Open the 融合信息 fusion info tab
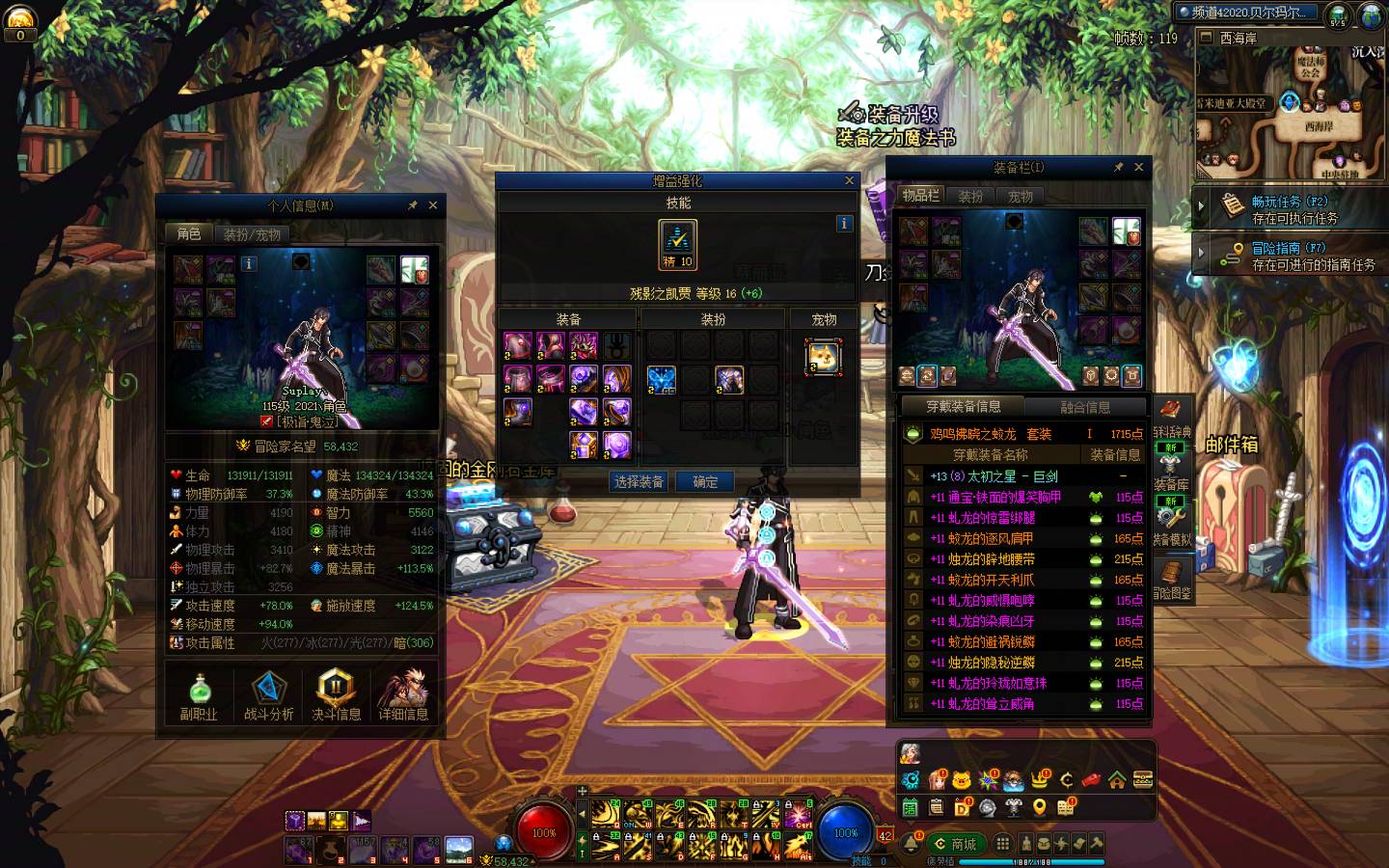The height and width of the screenshot is (868, 1389). [1085, 407]
